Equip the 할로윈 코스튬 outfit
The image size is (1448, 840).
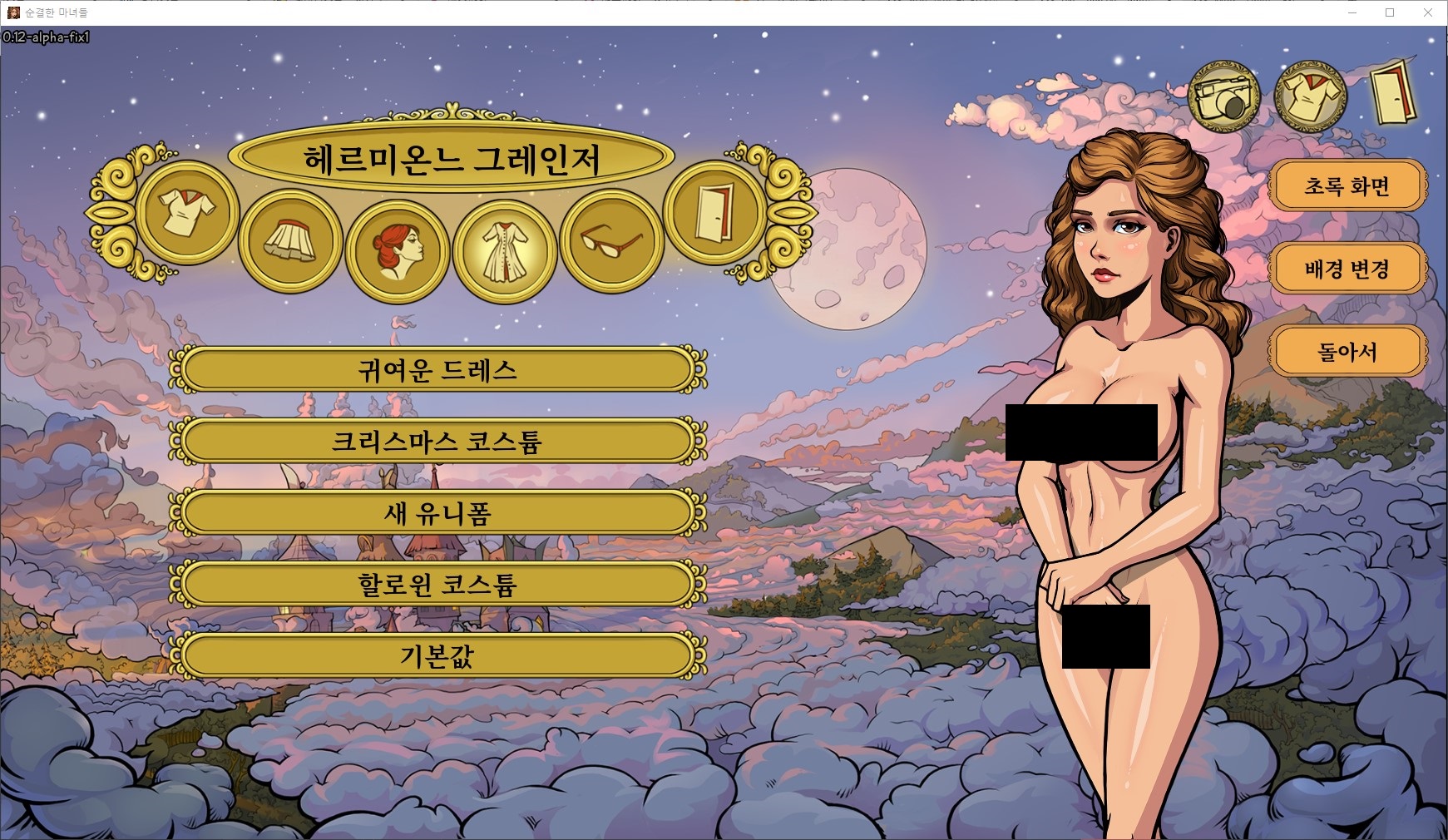[x=437, y=585]
